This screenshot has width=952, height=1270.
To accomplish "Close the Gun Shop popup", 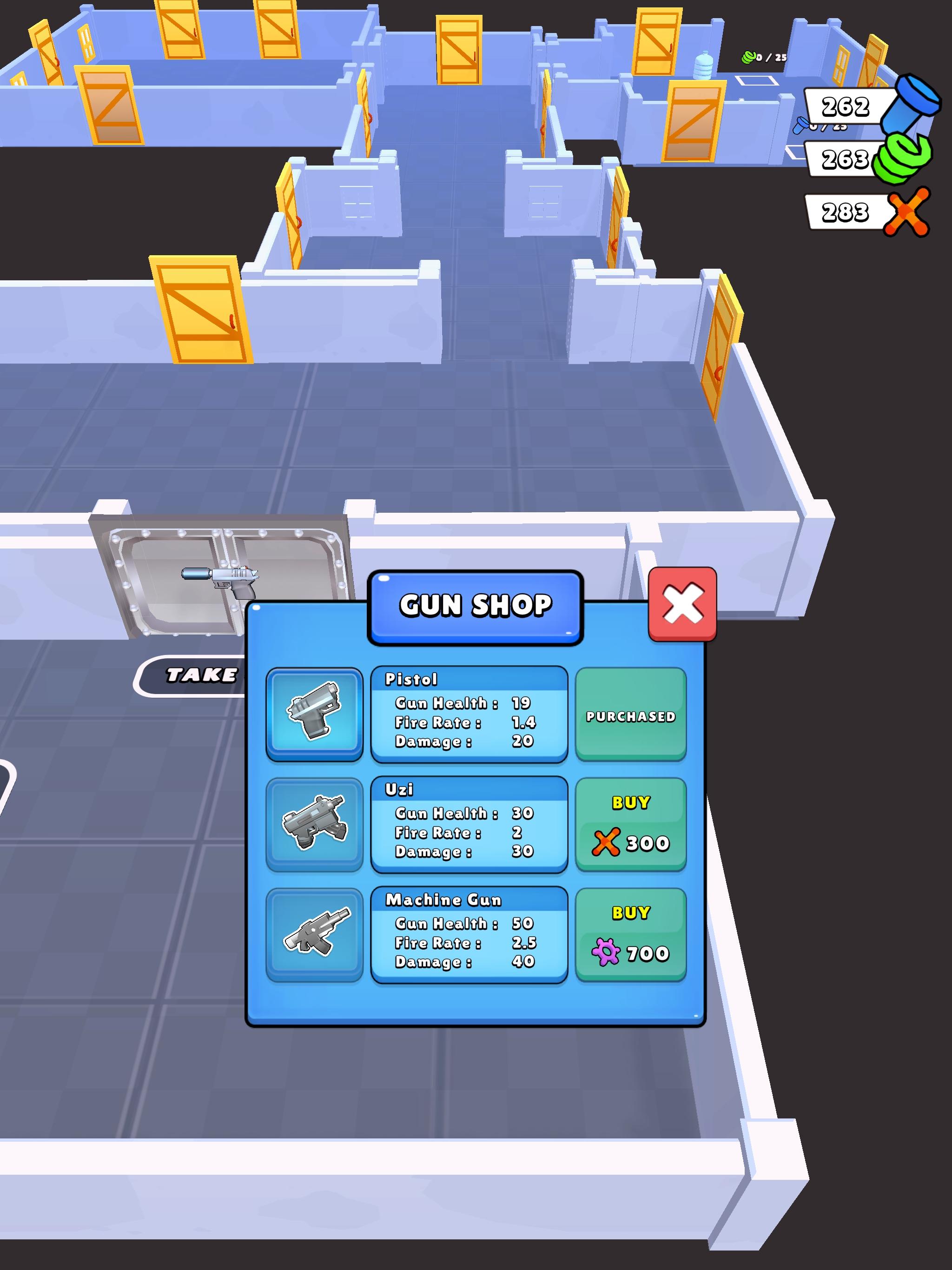I will [x=682, y=603].
